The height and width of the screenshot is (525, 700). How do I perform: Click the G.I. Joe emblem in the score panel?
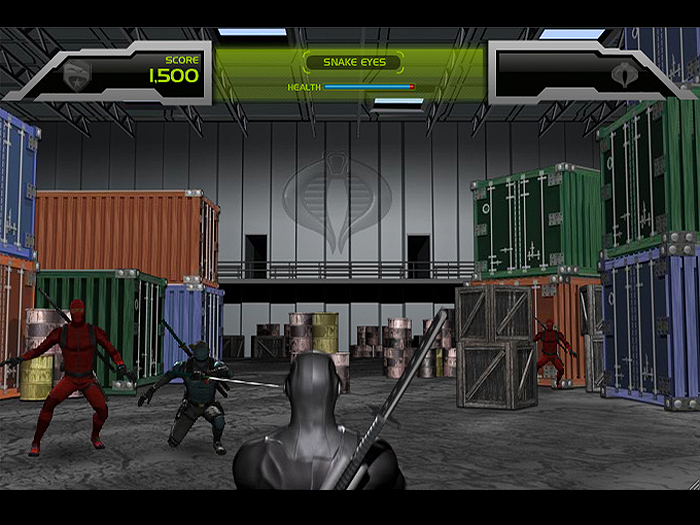[78, 73]
